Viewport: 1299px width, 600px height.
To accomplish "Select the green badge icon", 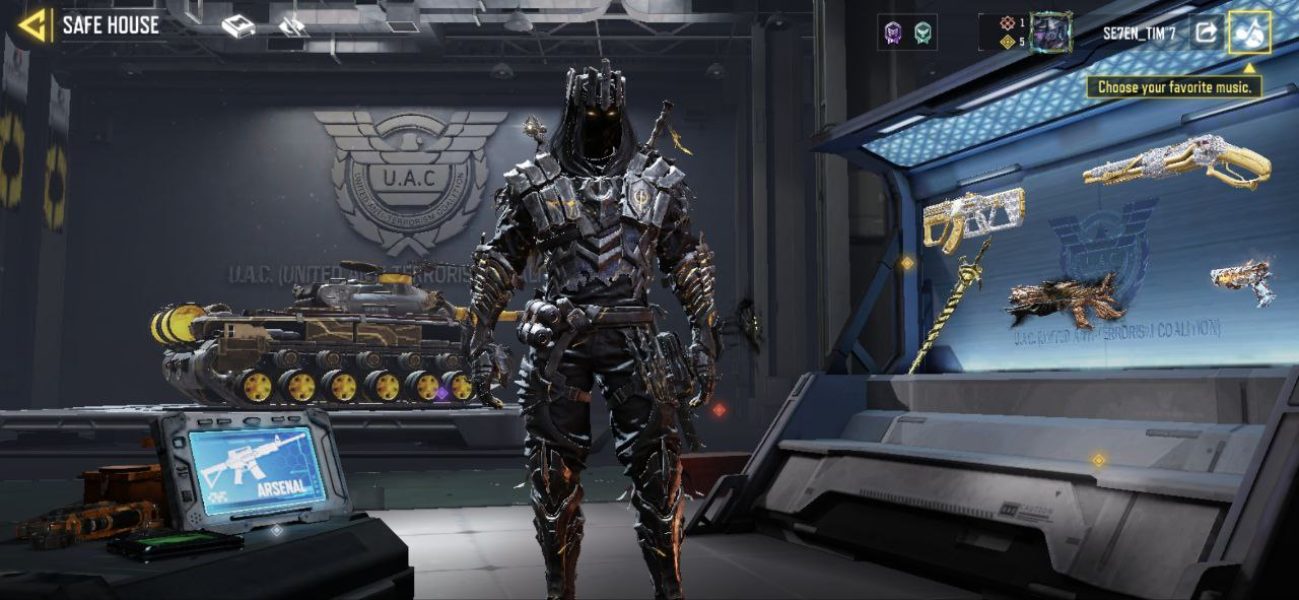I will [x=923, y=32].
